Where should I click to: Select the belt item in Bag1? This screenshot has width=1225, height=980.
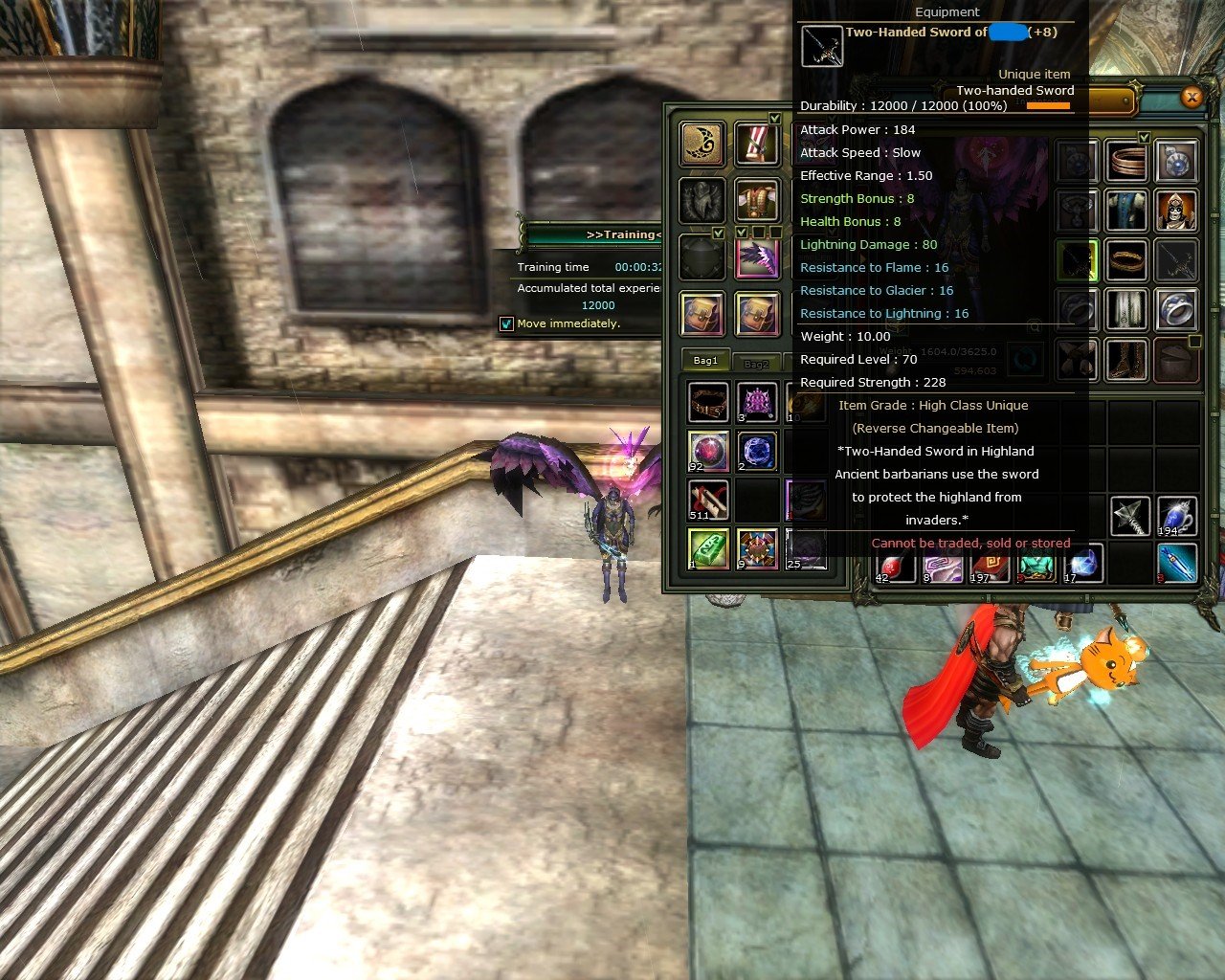point(706,400)
